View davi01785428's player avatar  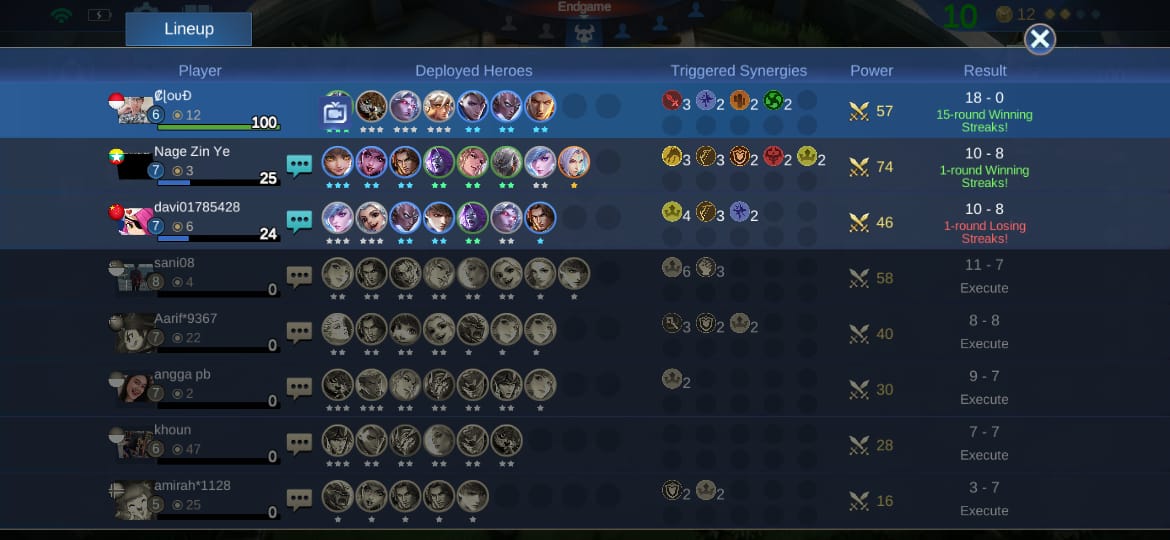(133, 221)
